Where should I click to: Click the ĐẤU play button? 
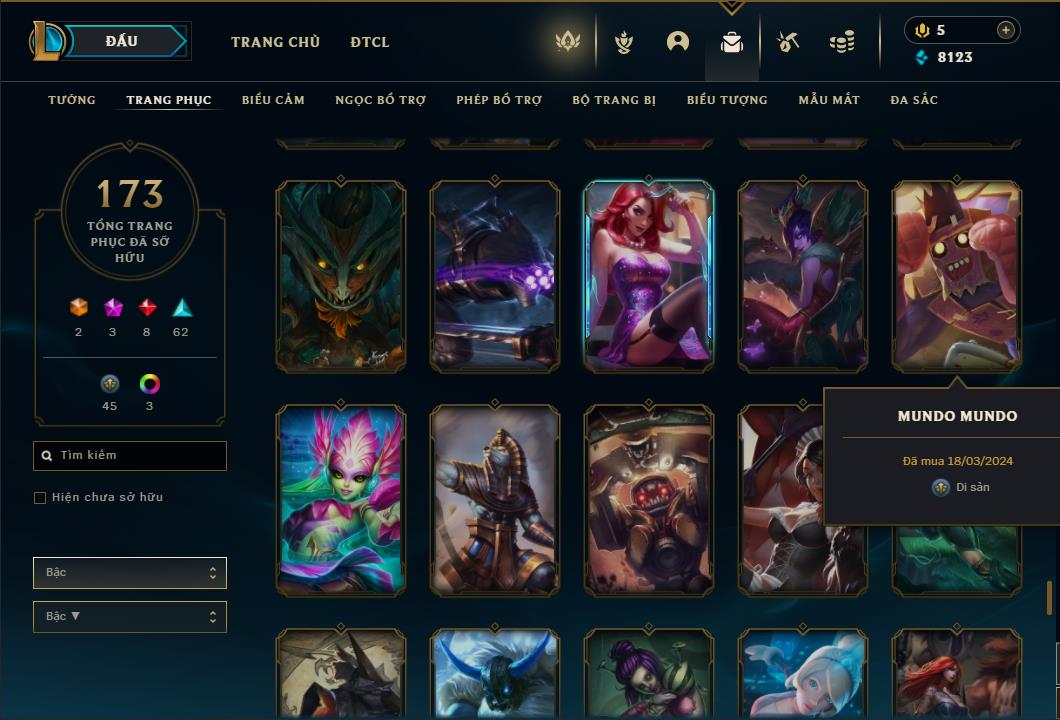pos(122,41)
